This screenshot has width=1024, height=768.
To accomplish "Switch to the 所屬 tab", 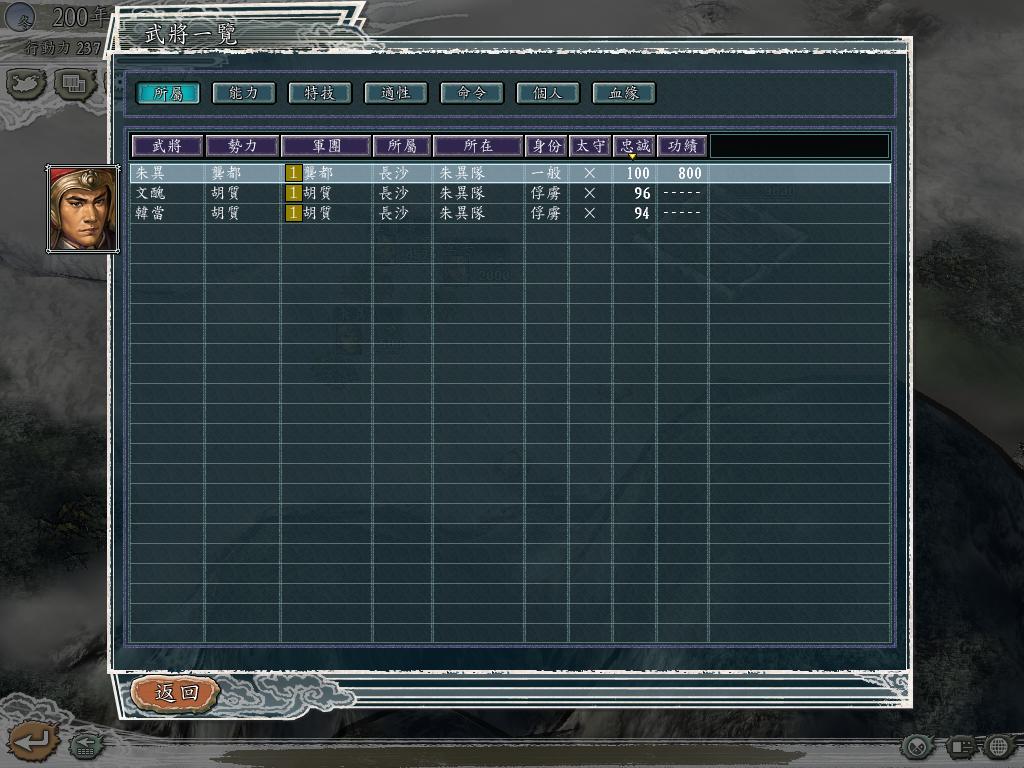I will pos(167,93).
